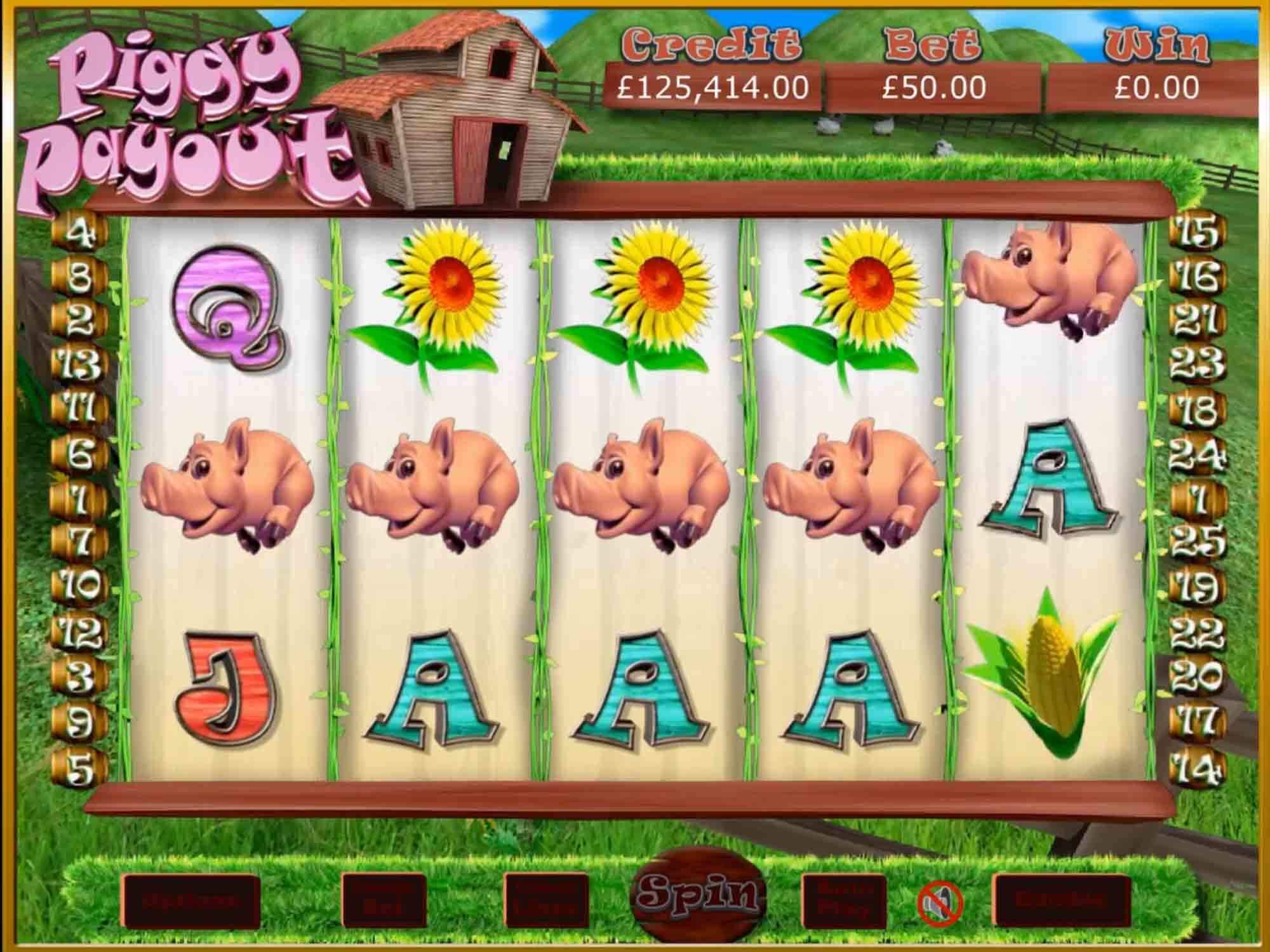Screen dimensions: 1270x952
Task: Select payline number 5 marker
Action: pos(81,768)
